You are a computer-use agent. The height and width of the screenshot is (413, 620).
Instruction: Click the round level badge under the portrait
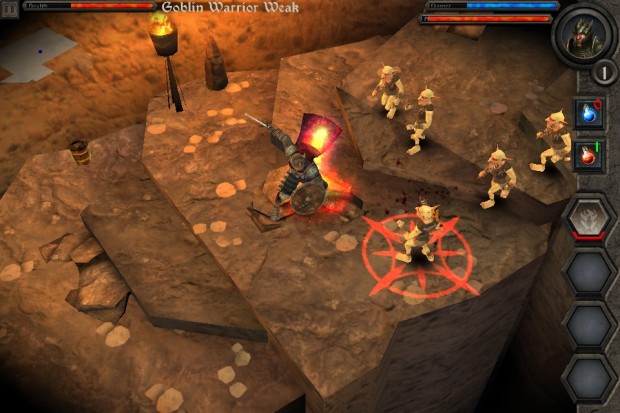[602, 73]
